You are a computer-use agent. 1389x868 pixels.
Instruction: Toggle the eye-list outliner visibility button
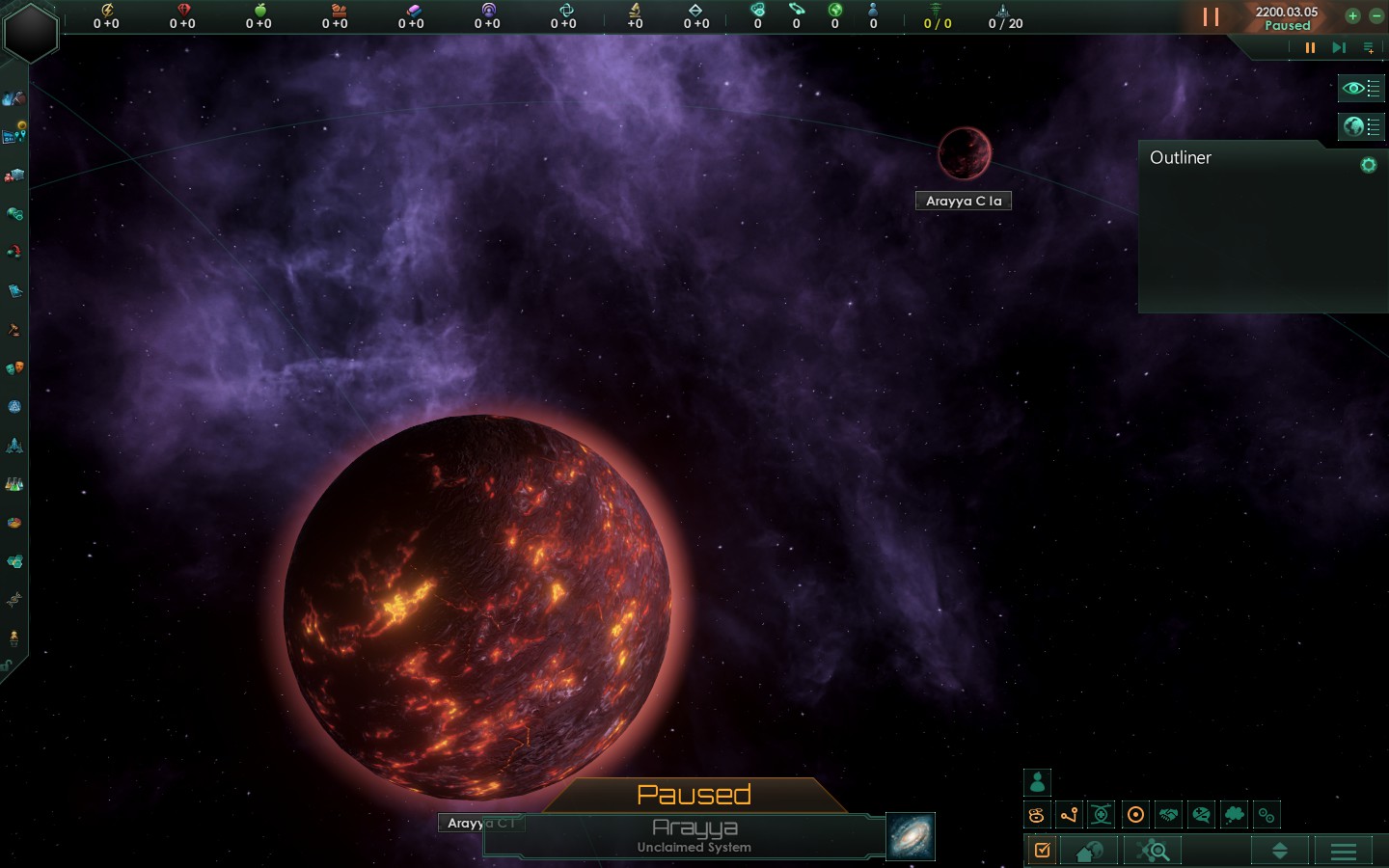(x=1360, y=89)
